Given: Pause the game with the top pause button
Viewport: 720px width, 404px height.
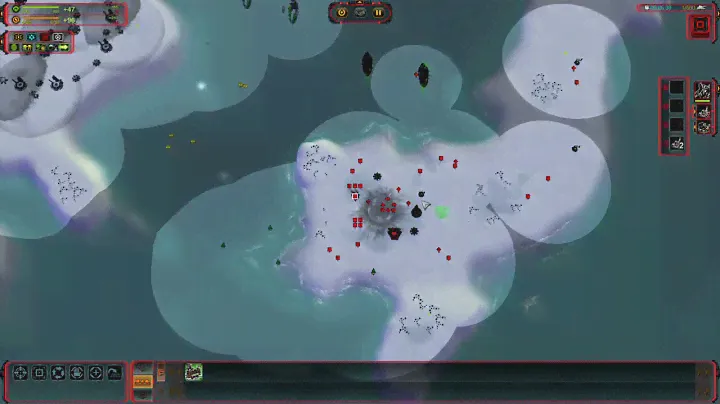Looking at the screenshot, I should pyautogui.click(x=378, y=13).
